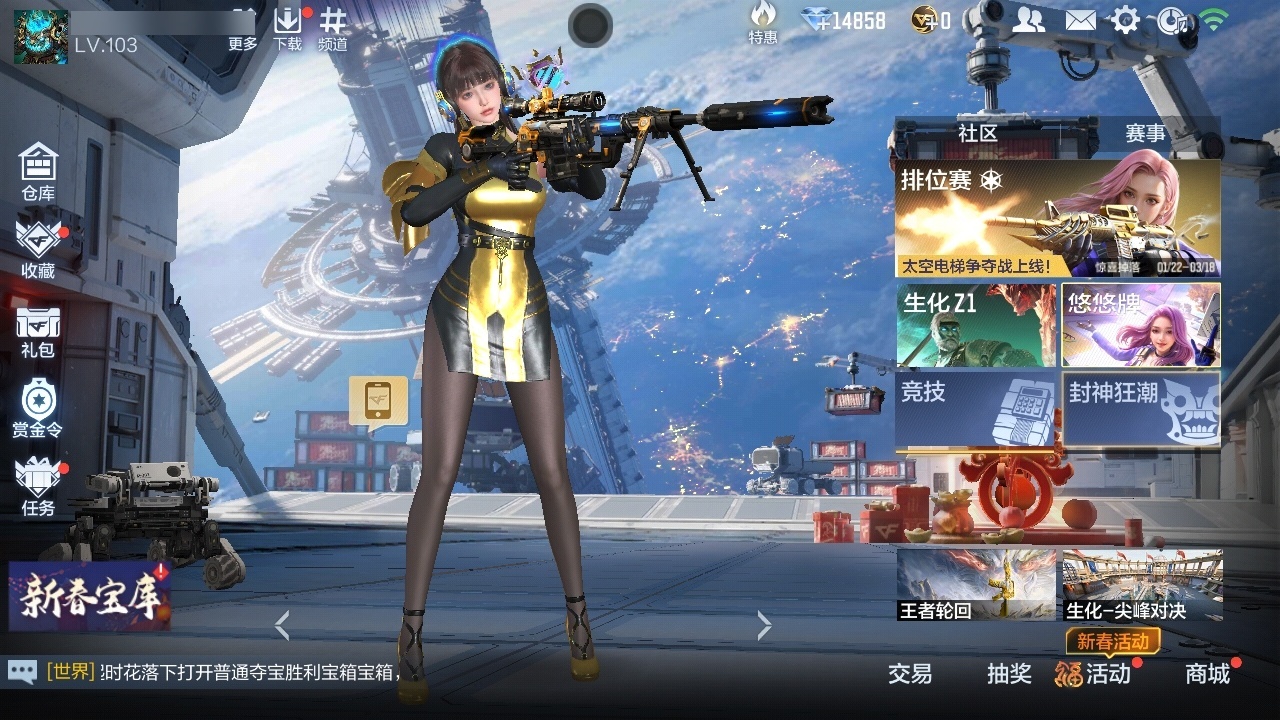Select the 排位赛 ranked match mode

[1057, 219]
